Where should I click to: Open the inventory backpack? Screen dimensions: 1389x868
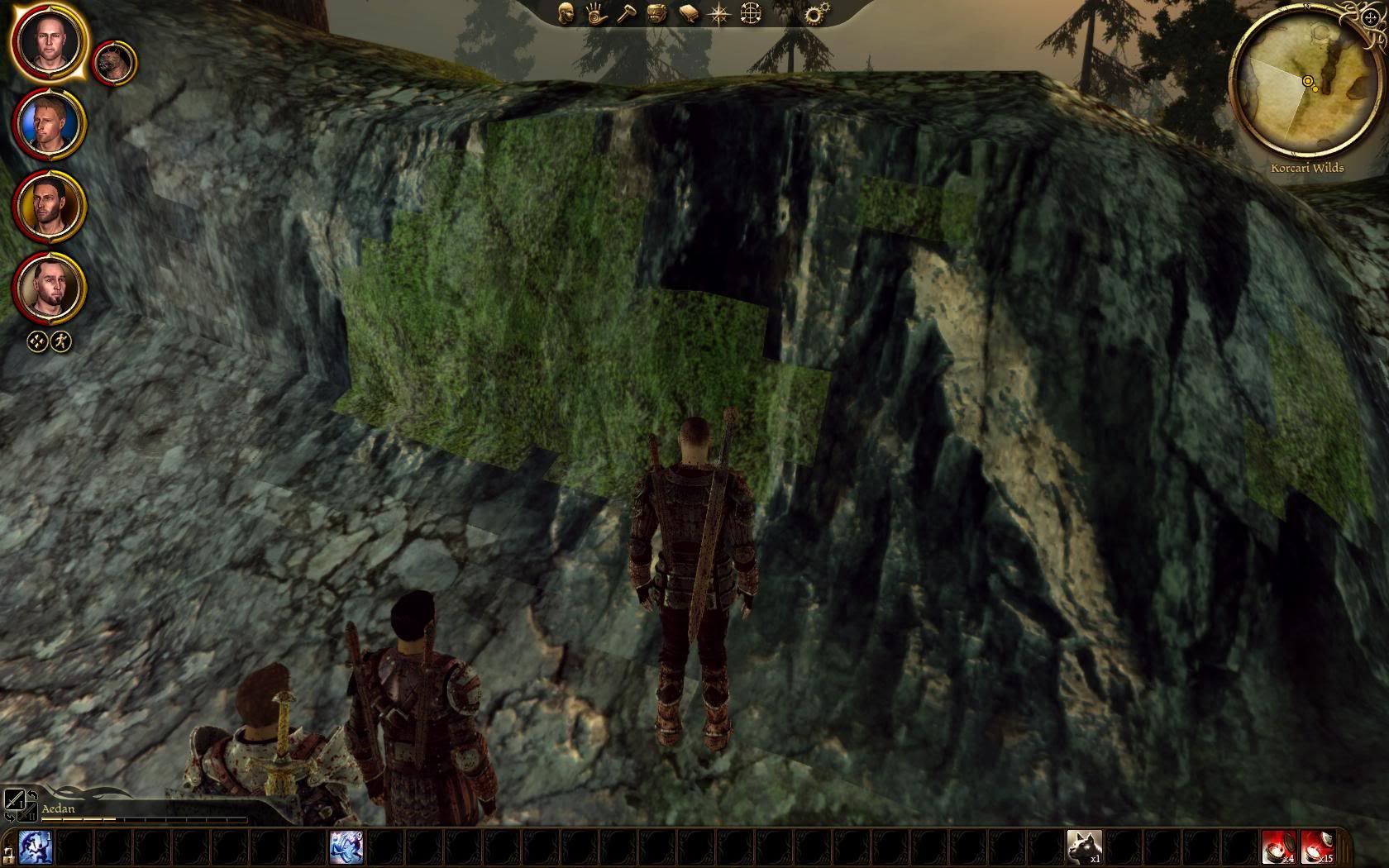tap(656, 13)
